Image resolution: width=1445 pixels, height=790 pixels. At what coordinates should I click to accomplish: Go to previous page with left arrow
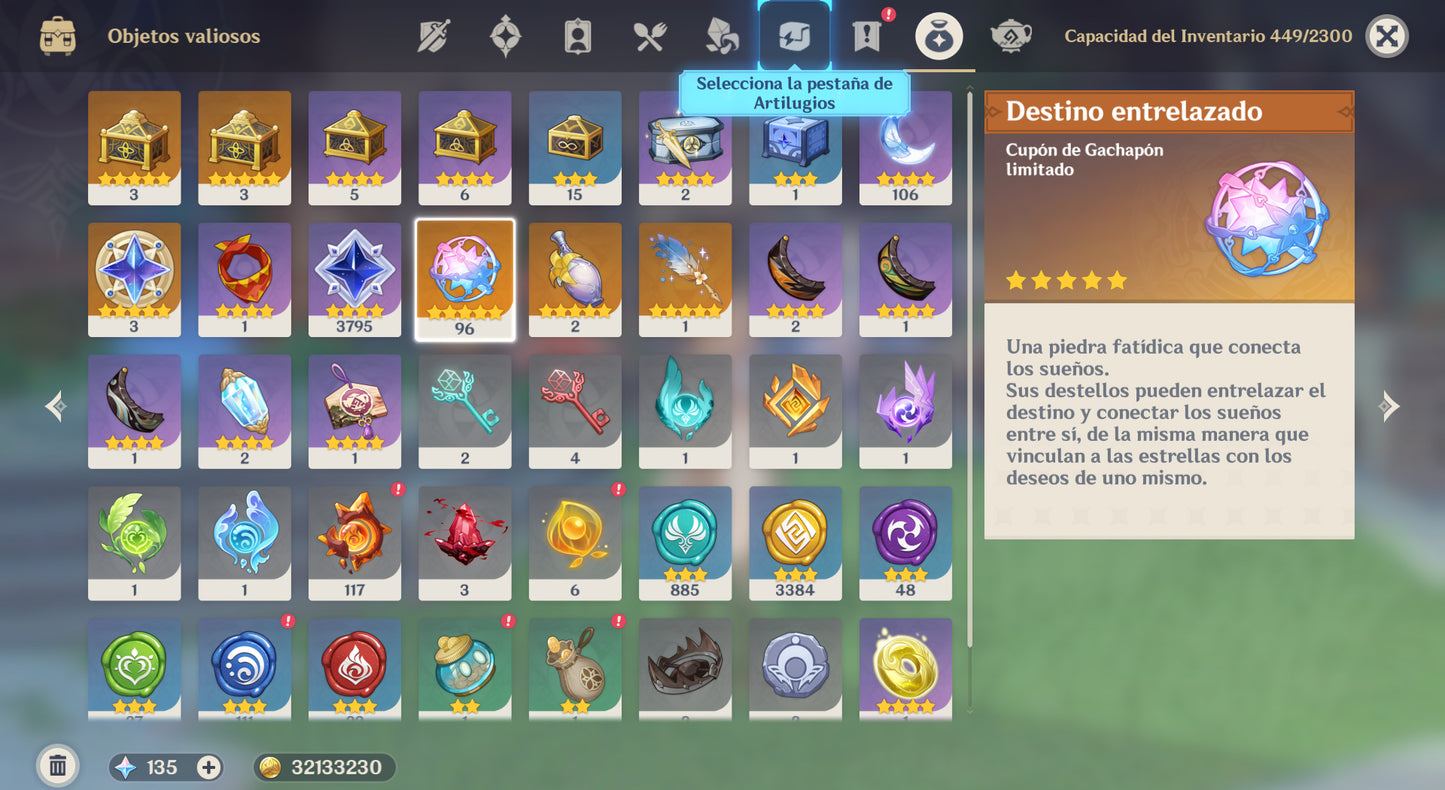(x=55, y=406)
